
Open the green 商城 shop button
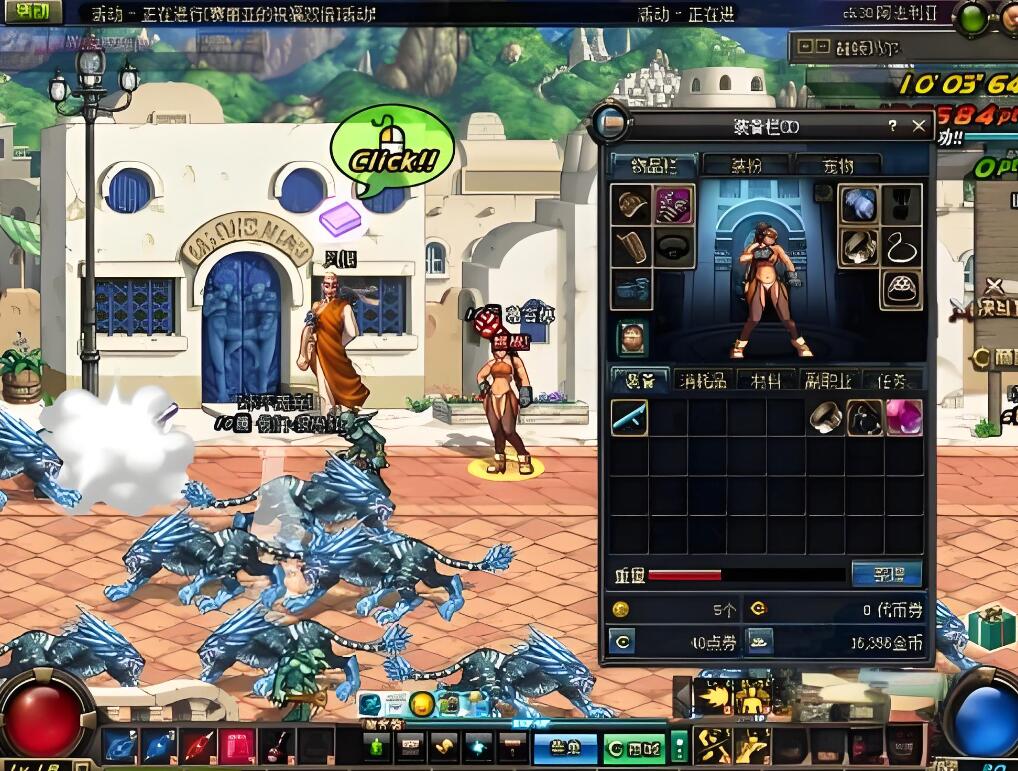click(x=633, y=748)
